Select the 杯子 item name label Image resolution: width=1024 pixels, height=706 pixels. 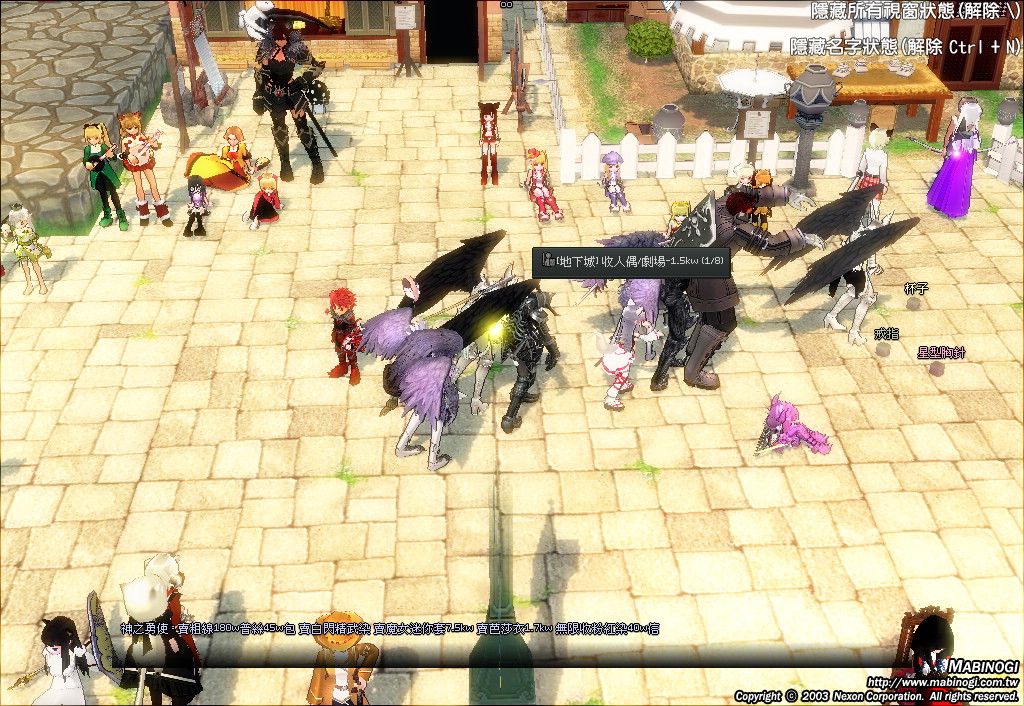click(x=916, y=288)
